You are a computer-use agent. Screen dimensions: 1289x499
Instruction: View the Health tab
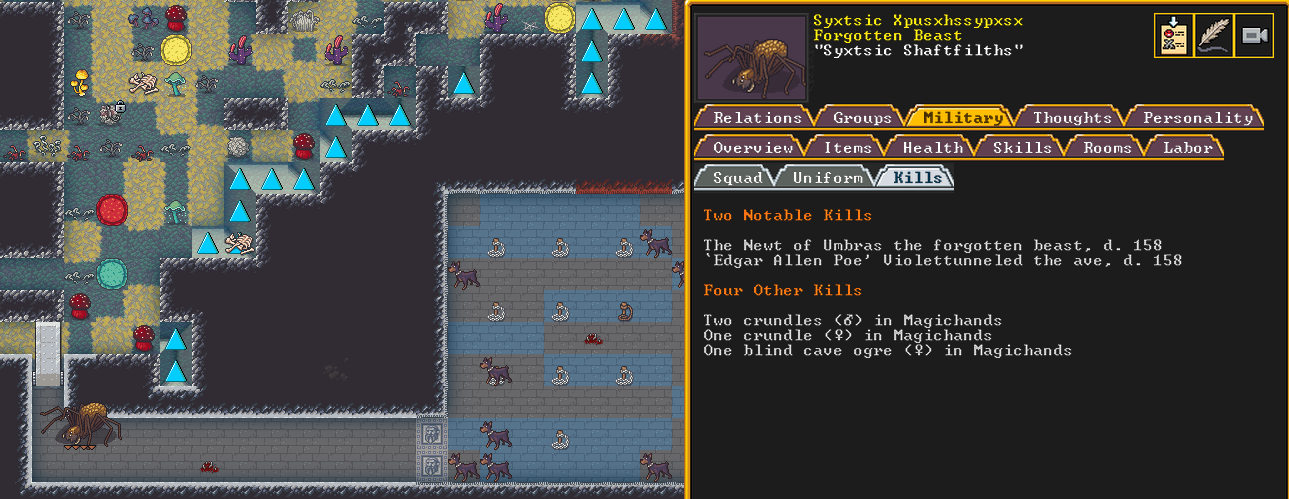932,148
